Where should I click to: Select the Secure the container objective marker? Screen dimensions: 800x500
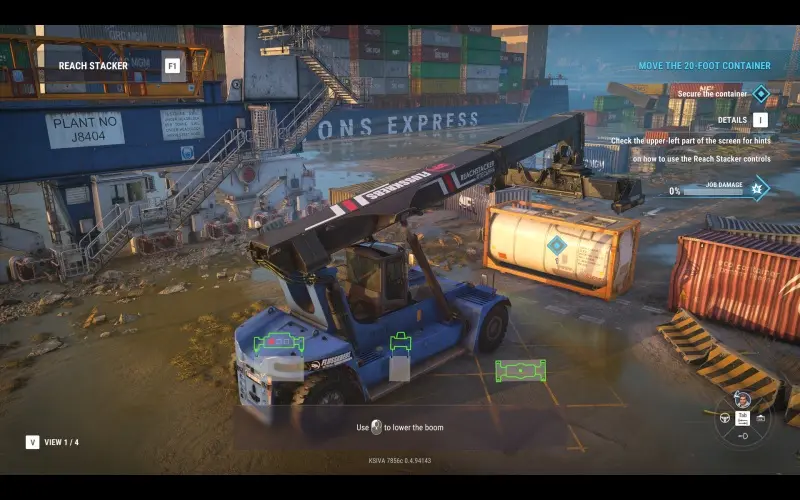[760, 94]
